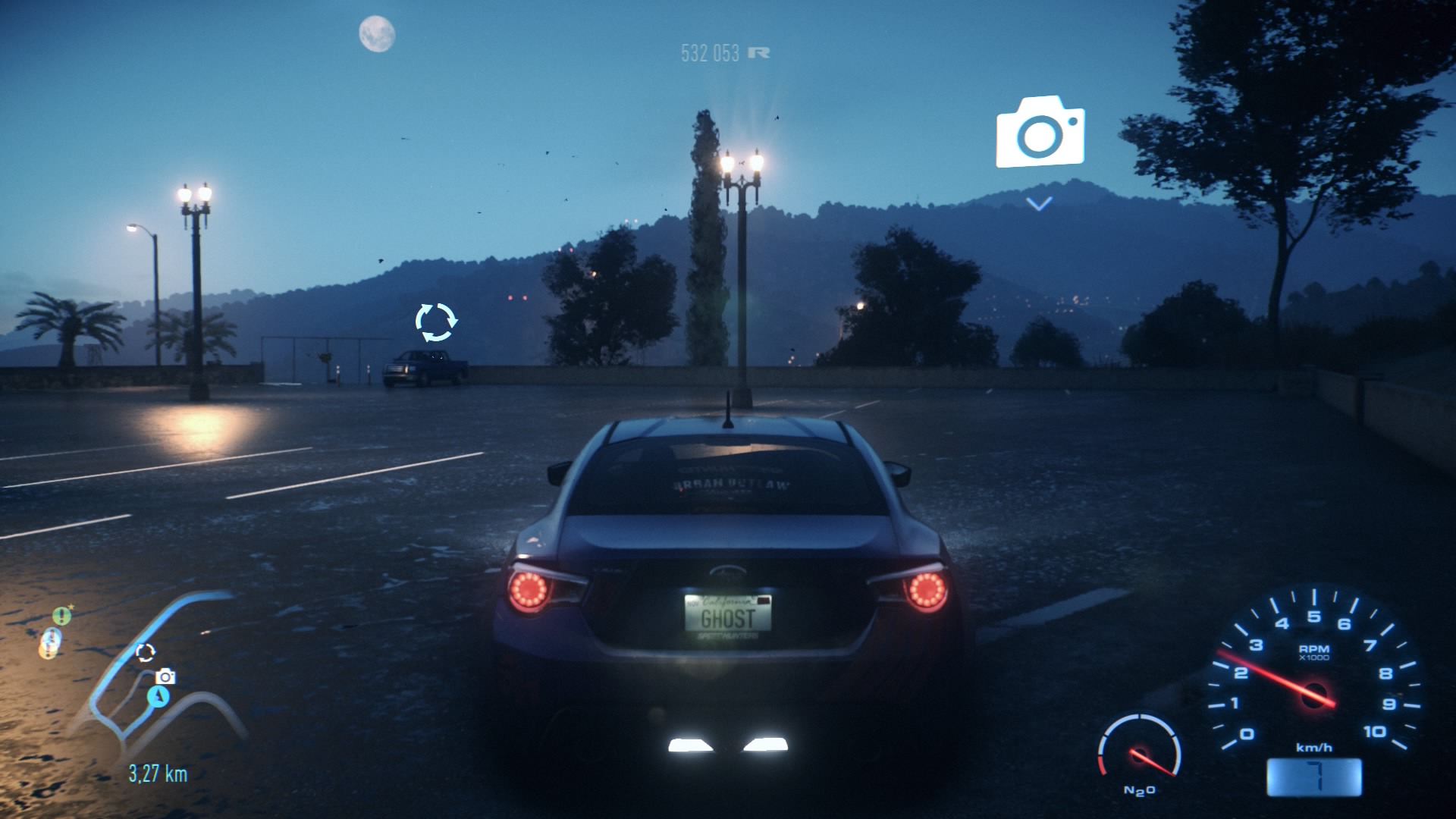
Task: Click the large camera snapshot waypoint icon
Action: (1040, 133)
